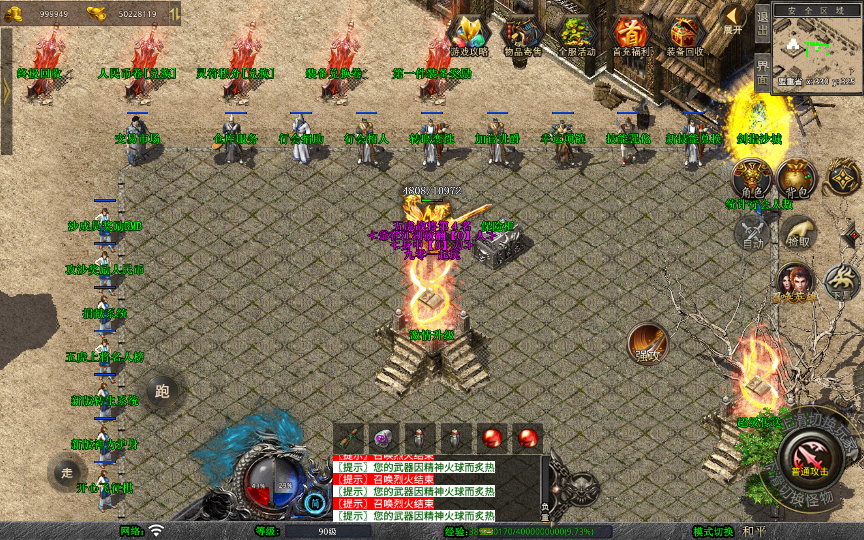Viewport: 864px width, 540px height.
Task: Open the 物品寄售 consignment icon
Action: click(521, 36)
